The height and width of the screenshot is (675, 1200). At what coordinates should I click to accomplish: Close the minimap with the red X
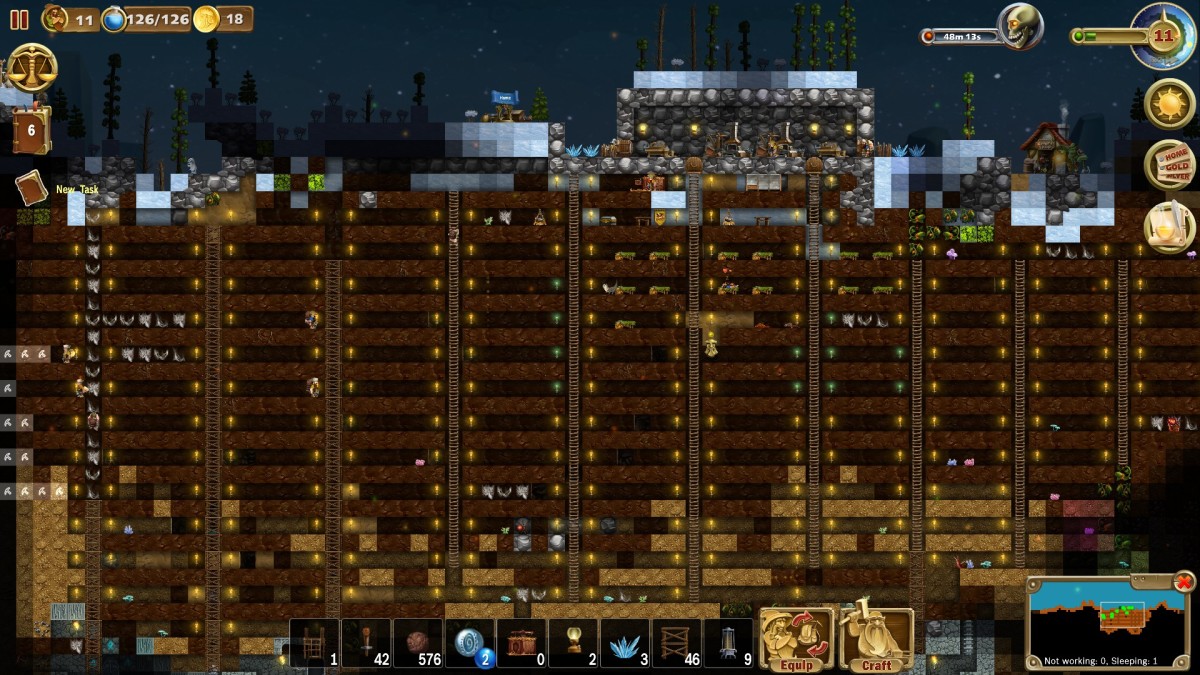tap(1184, 581)
